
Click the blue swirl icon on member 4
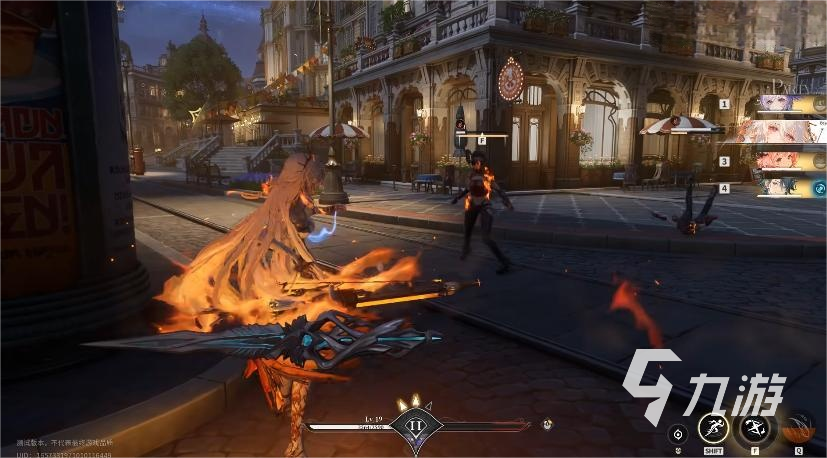(x=818, y=187)
